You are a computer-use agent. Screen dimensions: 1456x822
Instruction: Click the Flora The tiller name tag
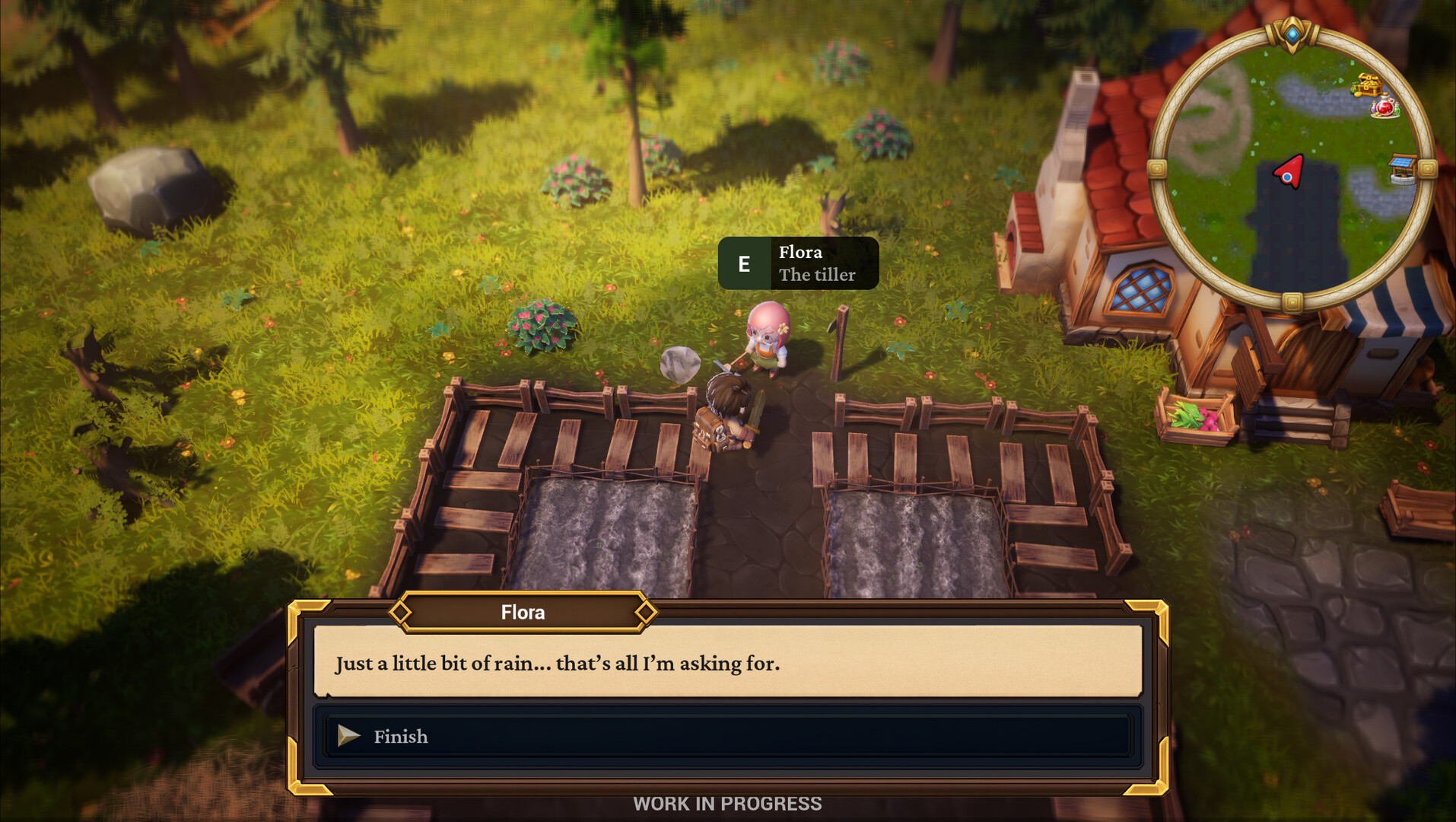click(x=815, y=263)
